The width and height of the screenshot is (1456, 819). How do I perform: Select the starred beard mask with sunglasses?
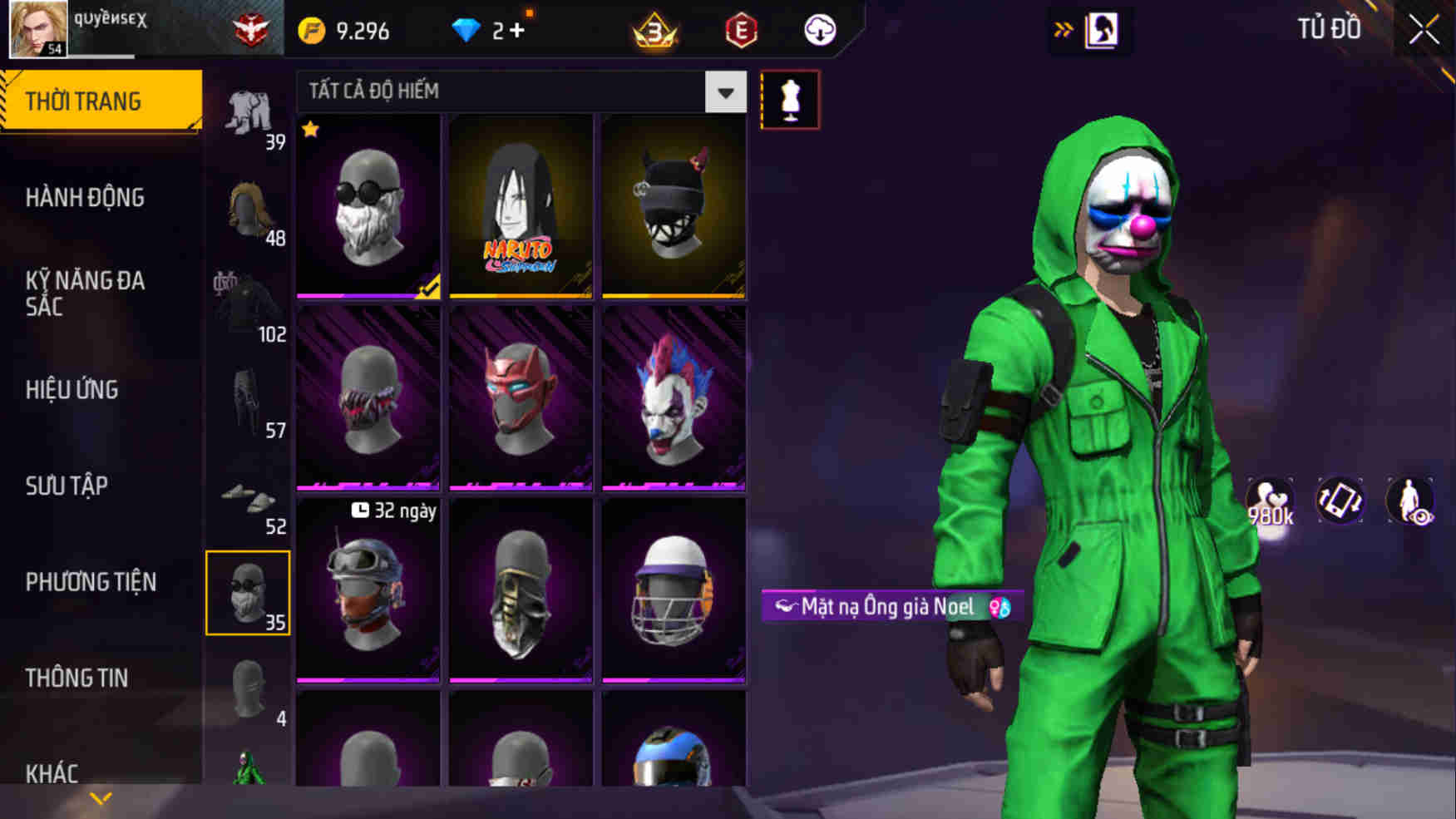click(x=367, y=206)
